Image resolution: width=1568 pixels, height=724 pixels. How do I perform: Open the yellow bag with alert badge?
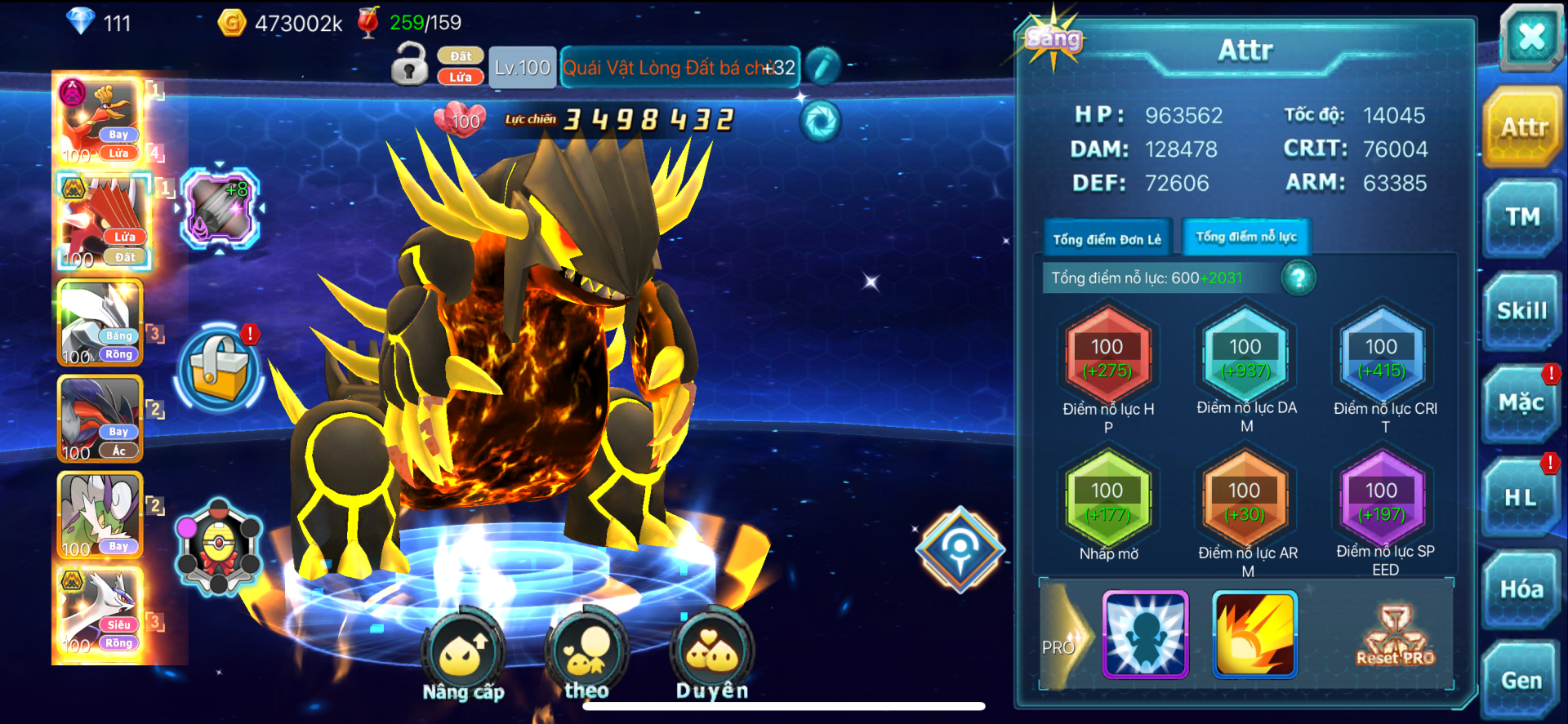pyautogui.click(x=218, y=369)
